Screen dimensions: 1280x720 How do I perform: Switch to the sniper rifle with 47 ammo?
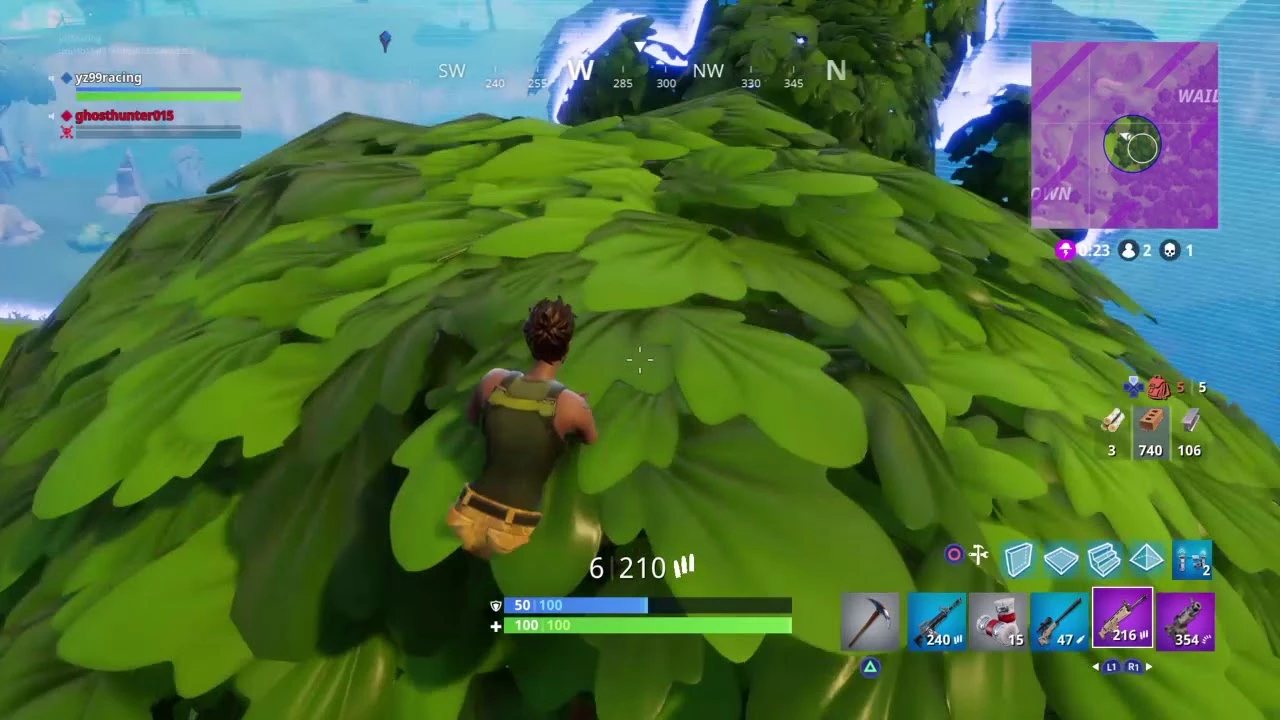(1059, 621)
